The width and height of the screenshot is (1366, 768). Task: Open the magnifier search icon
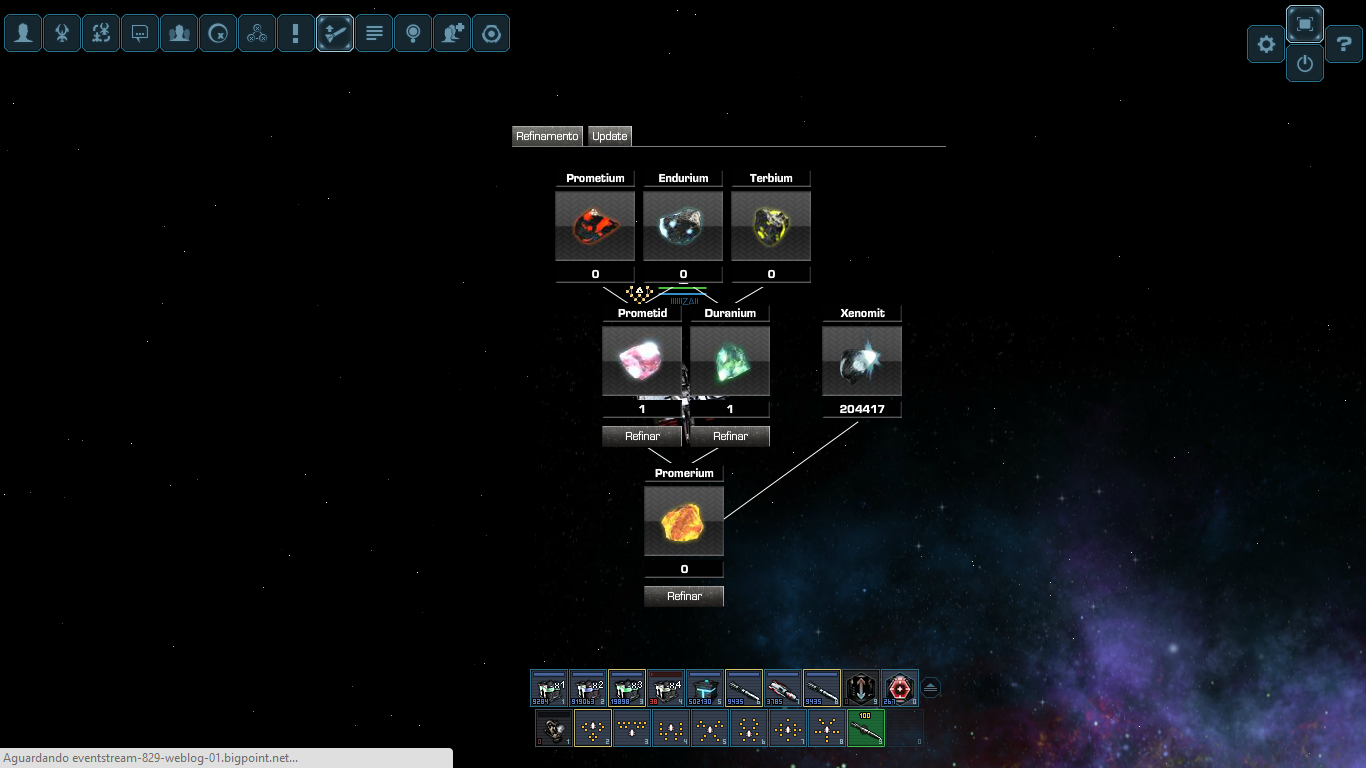(413, 33)
